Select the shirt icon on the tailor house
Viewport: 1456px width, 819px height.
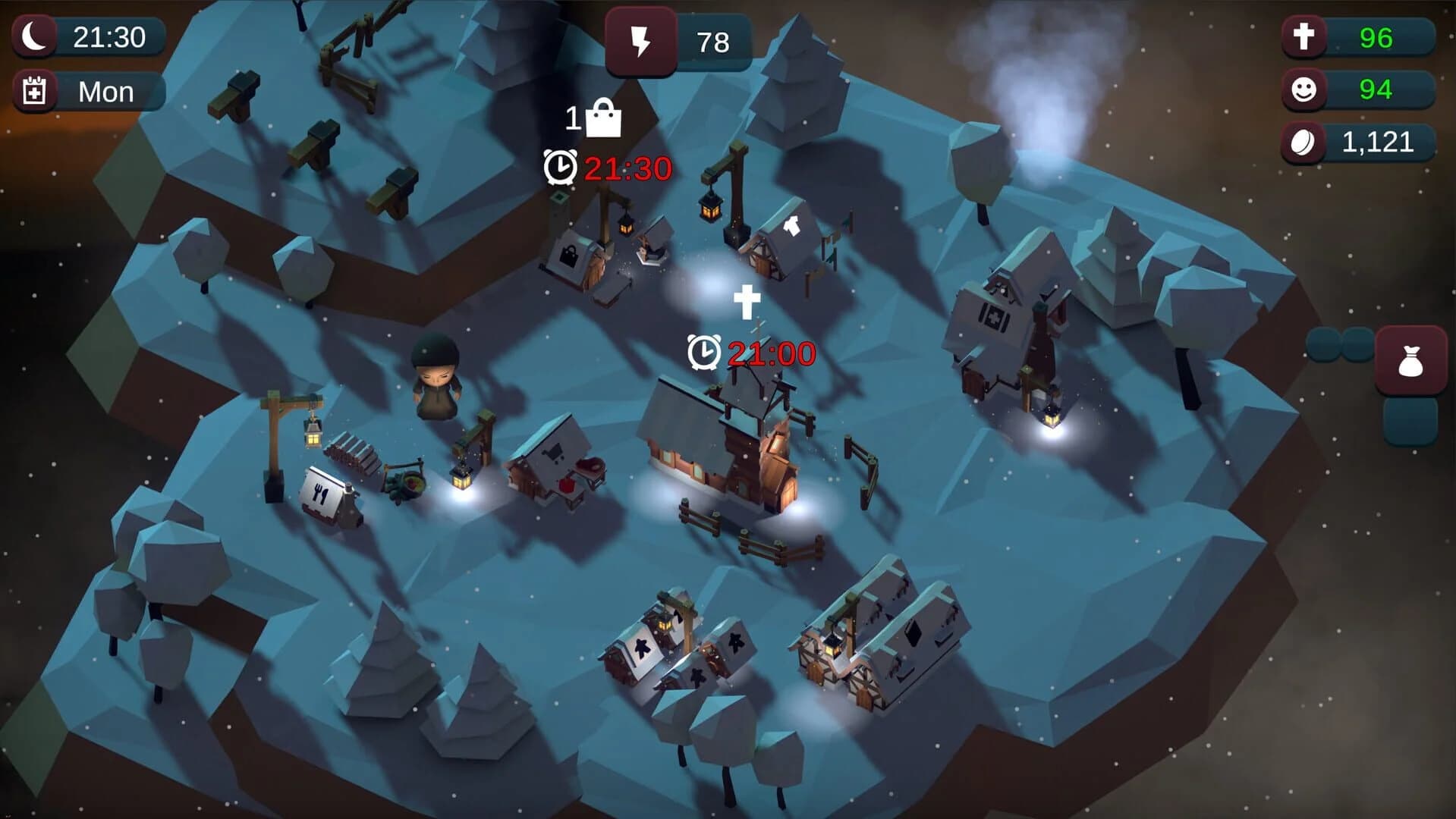tap(792, 224)
